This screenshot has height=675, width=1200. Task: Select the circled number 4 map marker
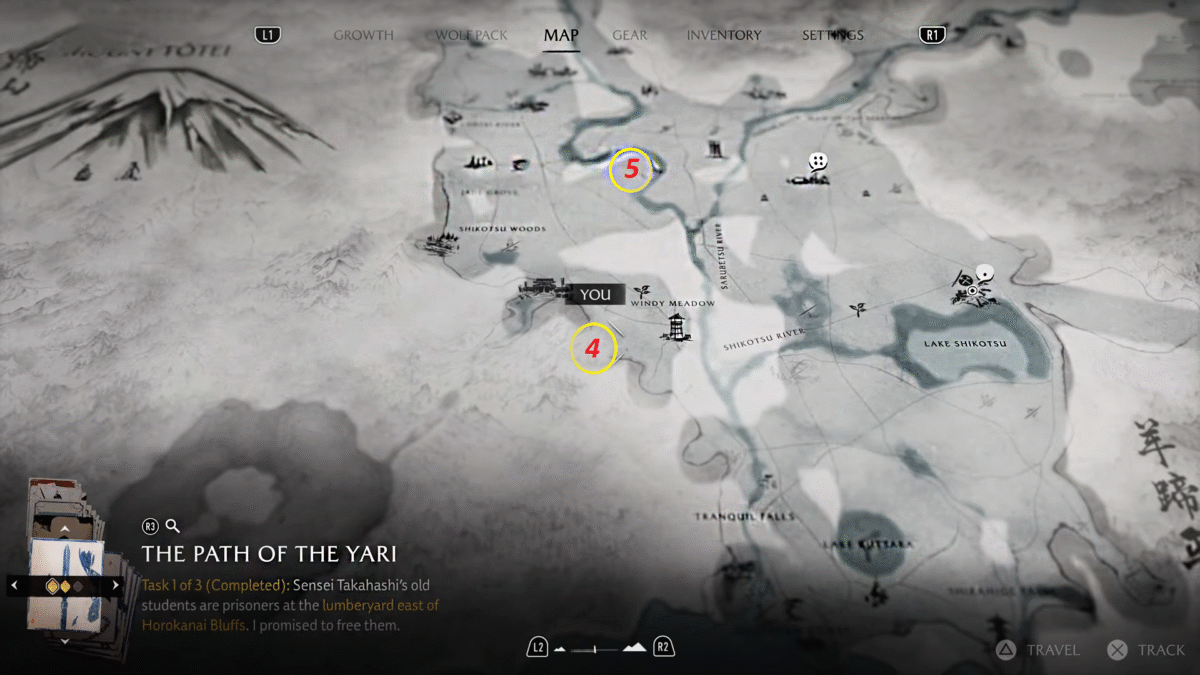tap(592, 349)
